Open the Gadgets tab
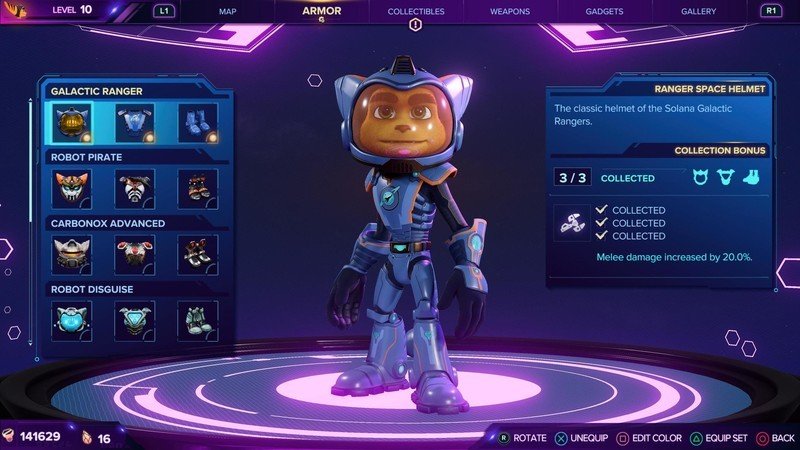This screenshot has height=450, width=800. pyautogui.click(x=603, y=11)
